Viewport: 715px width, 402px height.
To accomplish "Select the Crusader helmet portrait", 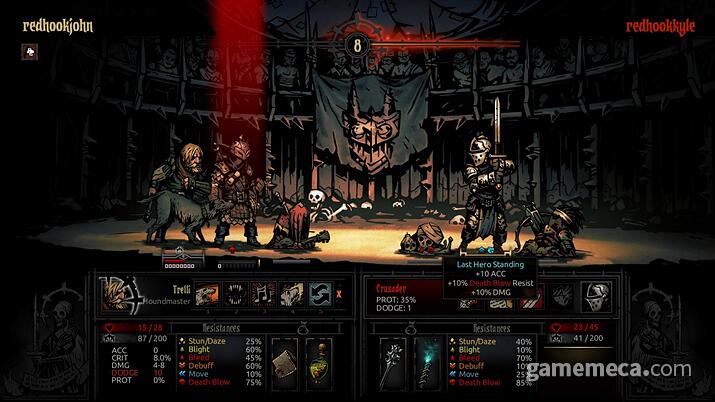I will point(598,293).
